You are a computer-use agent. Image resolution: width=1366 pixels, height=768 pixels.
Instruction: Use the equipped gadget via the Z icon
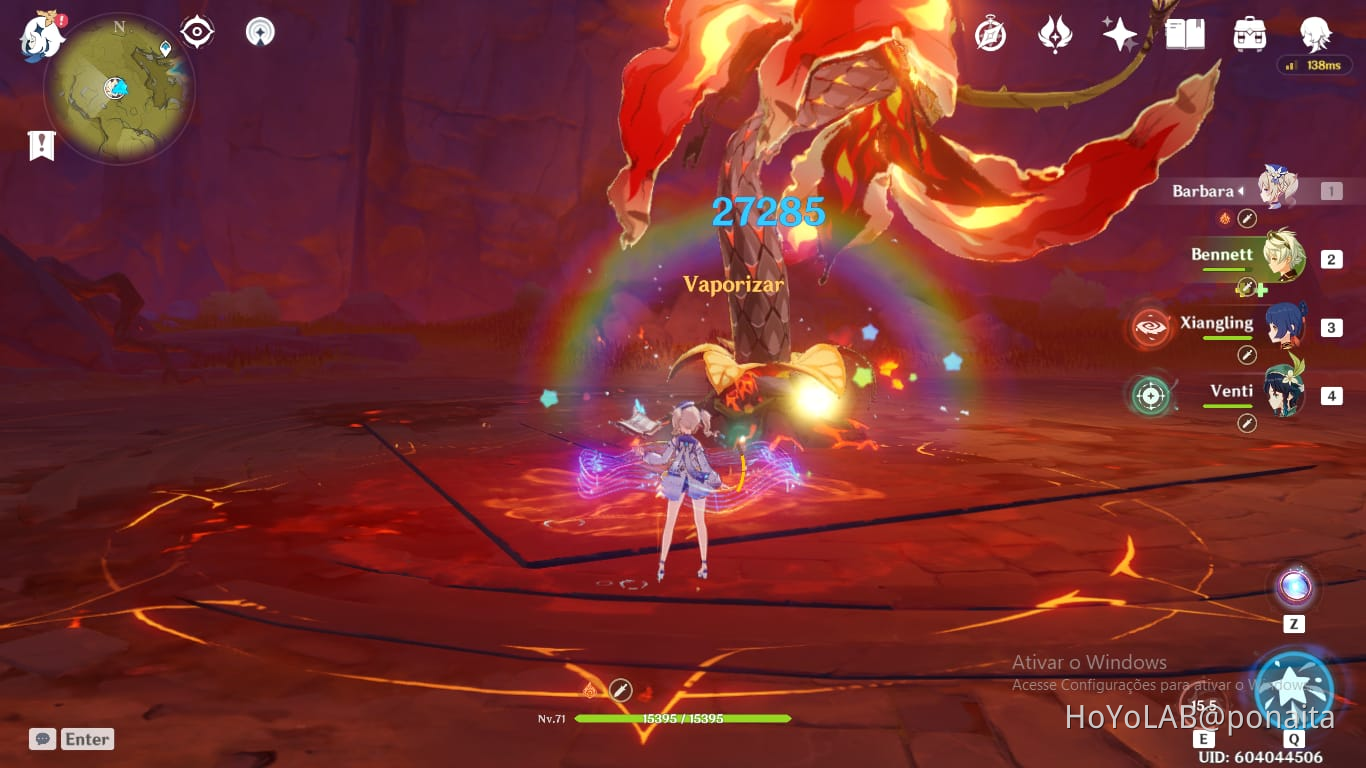(1295, 588)
